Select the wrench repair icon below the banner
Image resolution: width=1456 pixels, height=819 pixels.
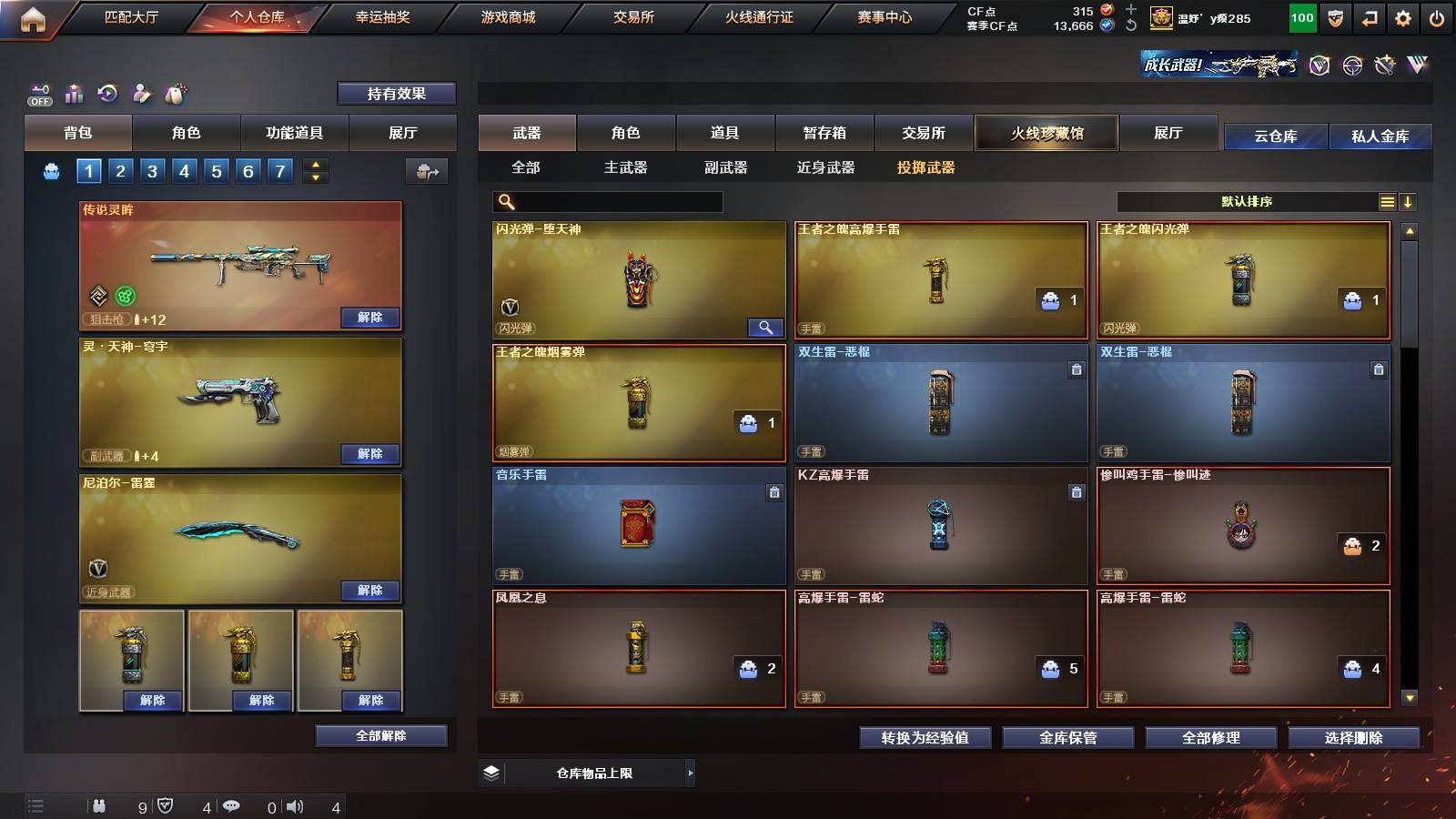coord(1385,65)
